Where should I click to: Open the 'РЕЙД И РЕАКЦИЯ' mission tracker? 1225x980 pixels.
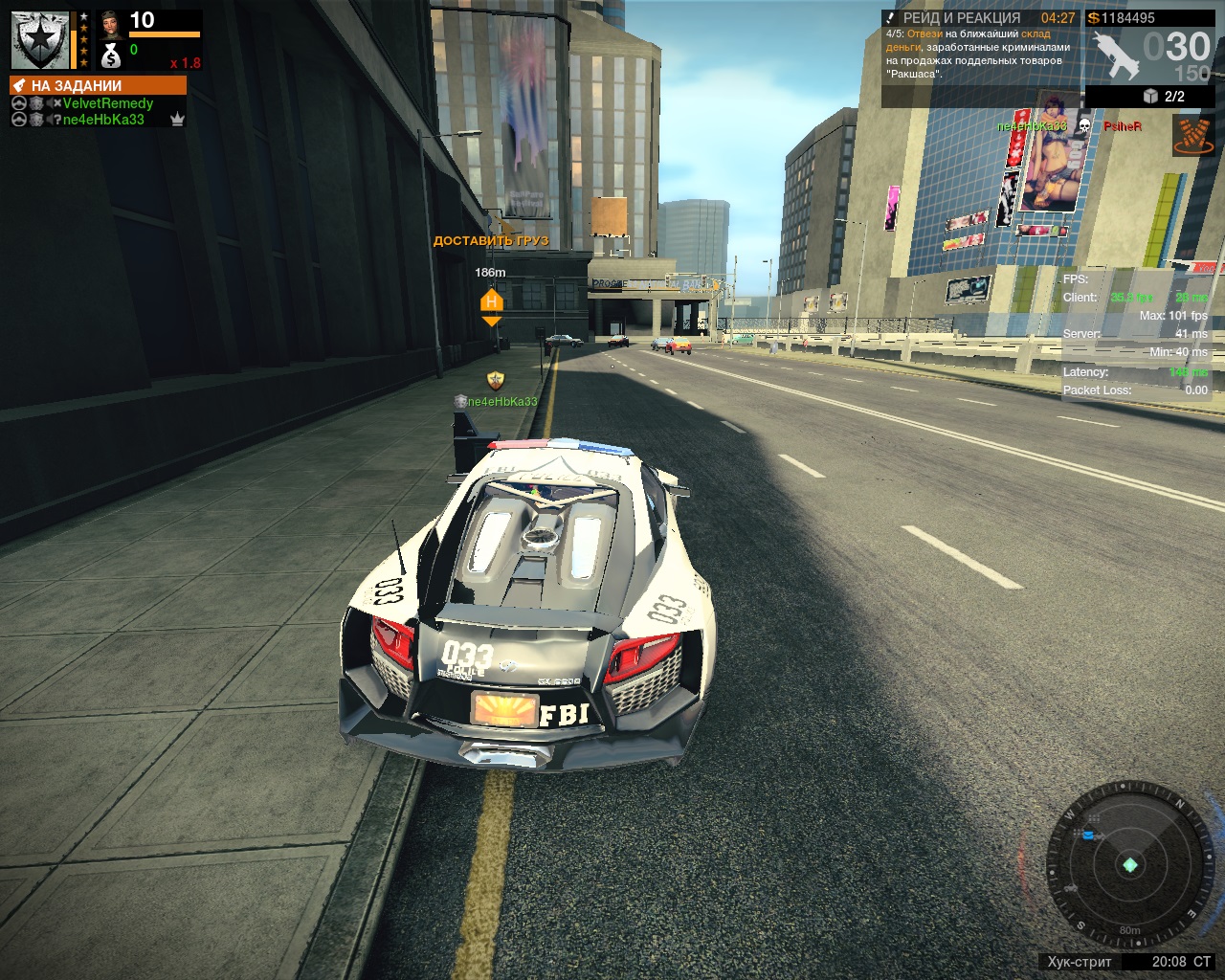coord(962,18)
